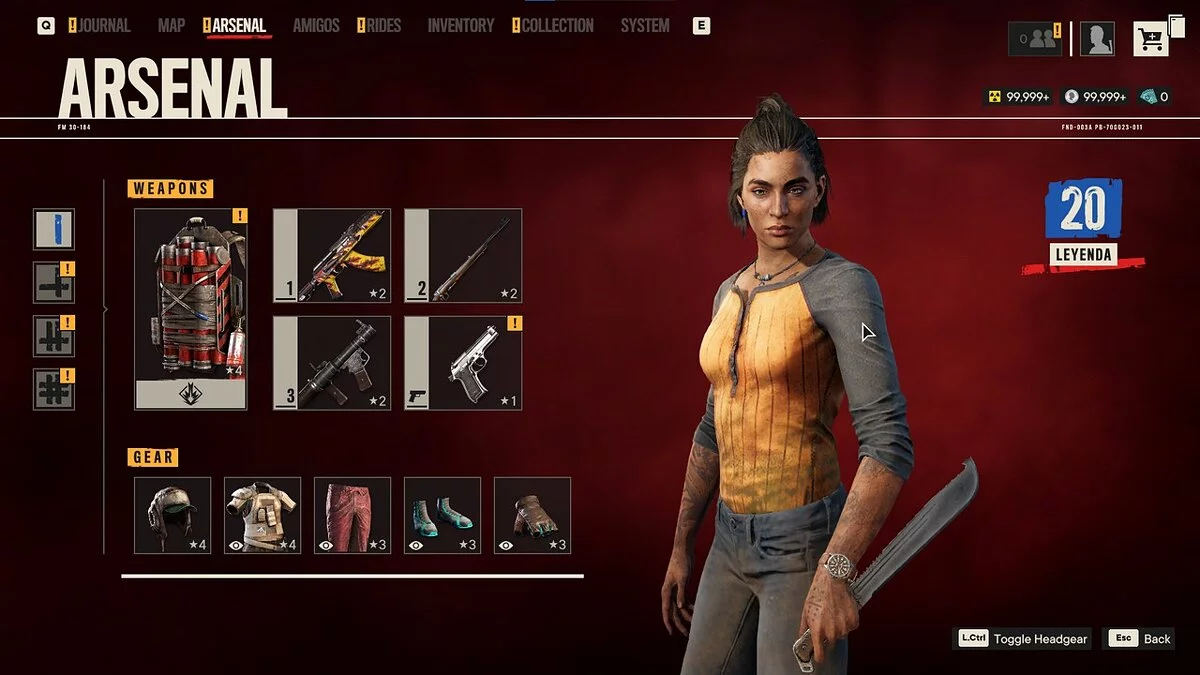Select the dynamite backpack Supremo slot

[191, 308]
